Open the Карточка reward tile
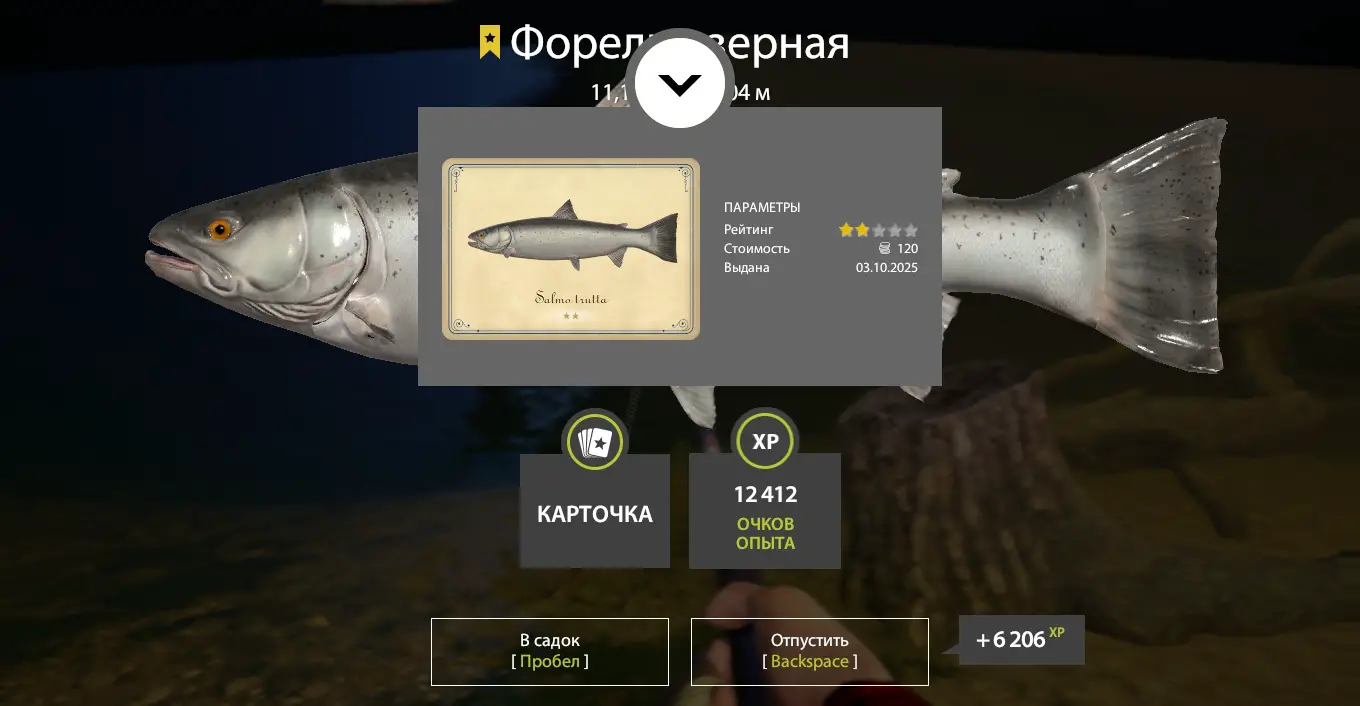Screen dimensions: 1360x706 coord(595,510)
